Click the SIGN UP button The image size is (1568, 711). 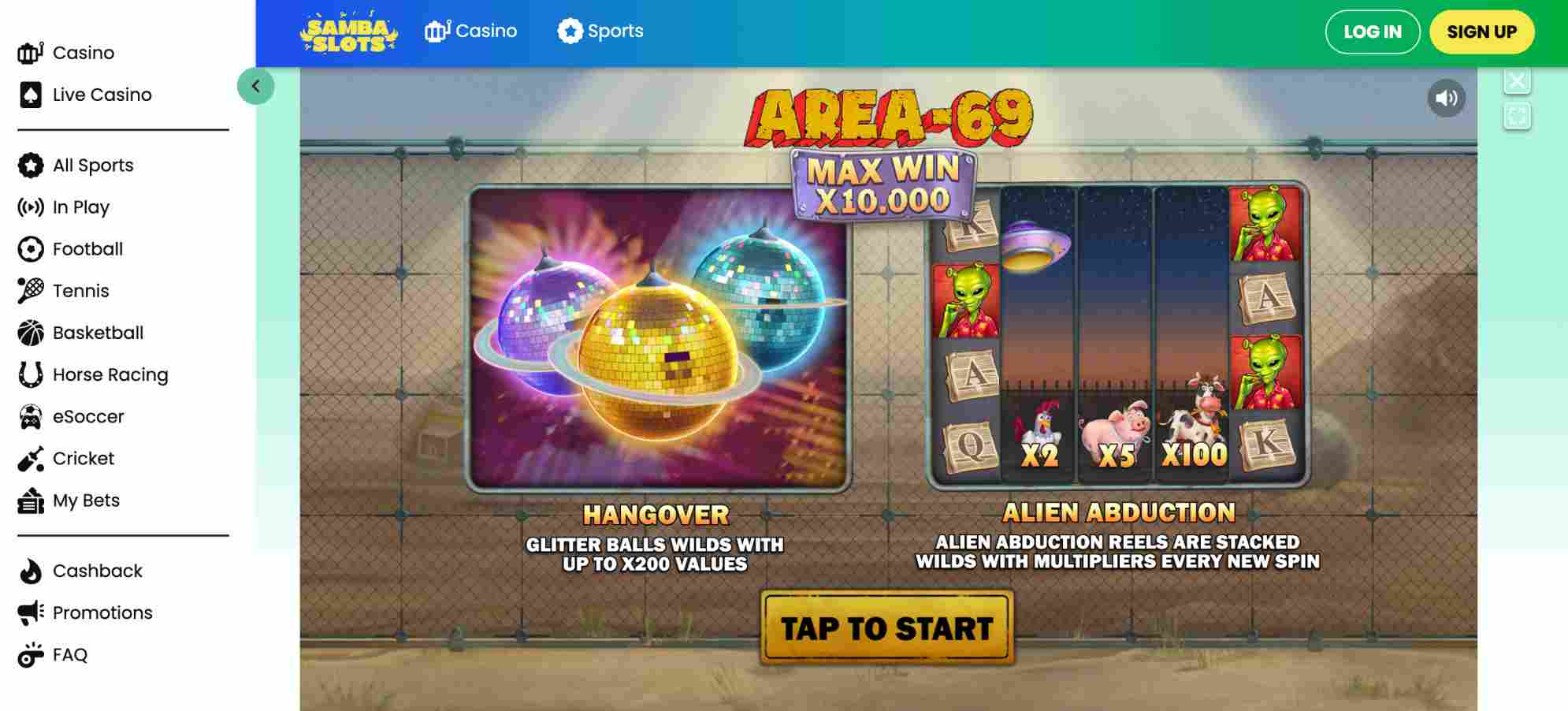pos(1481,32)
